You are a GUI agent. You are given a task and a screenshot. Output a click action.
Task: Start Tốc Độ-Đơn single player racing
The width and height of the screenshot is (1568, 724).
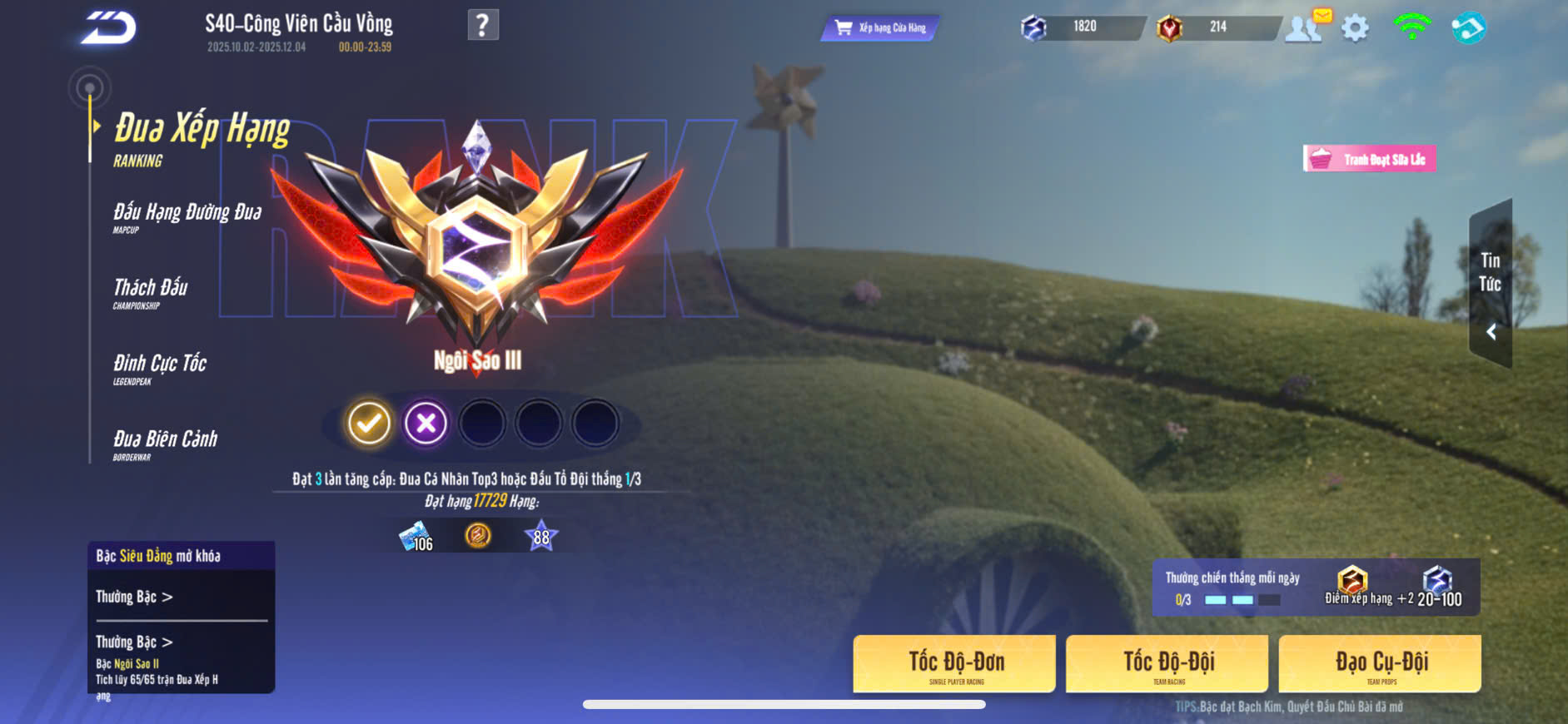click(x=954, y=664)
